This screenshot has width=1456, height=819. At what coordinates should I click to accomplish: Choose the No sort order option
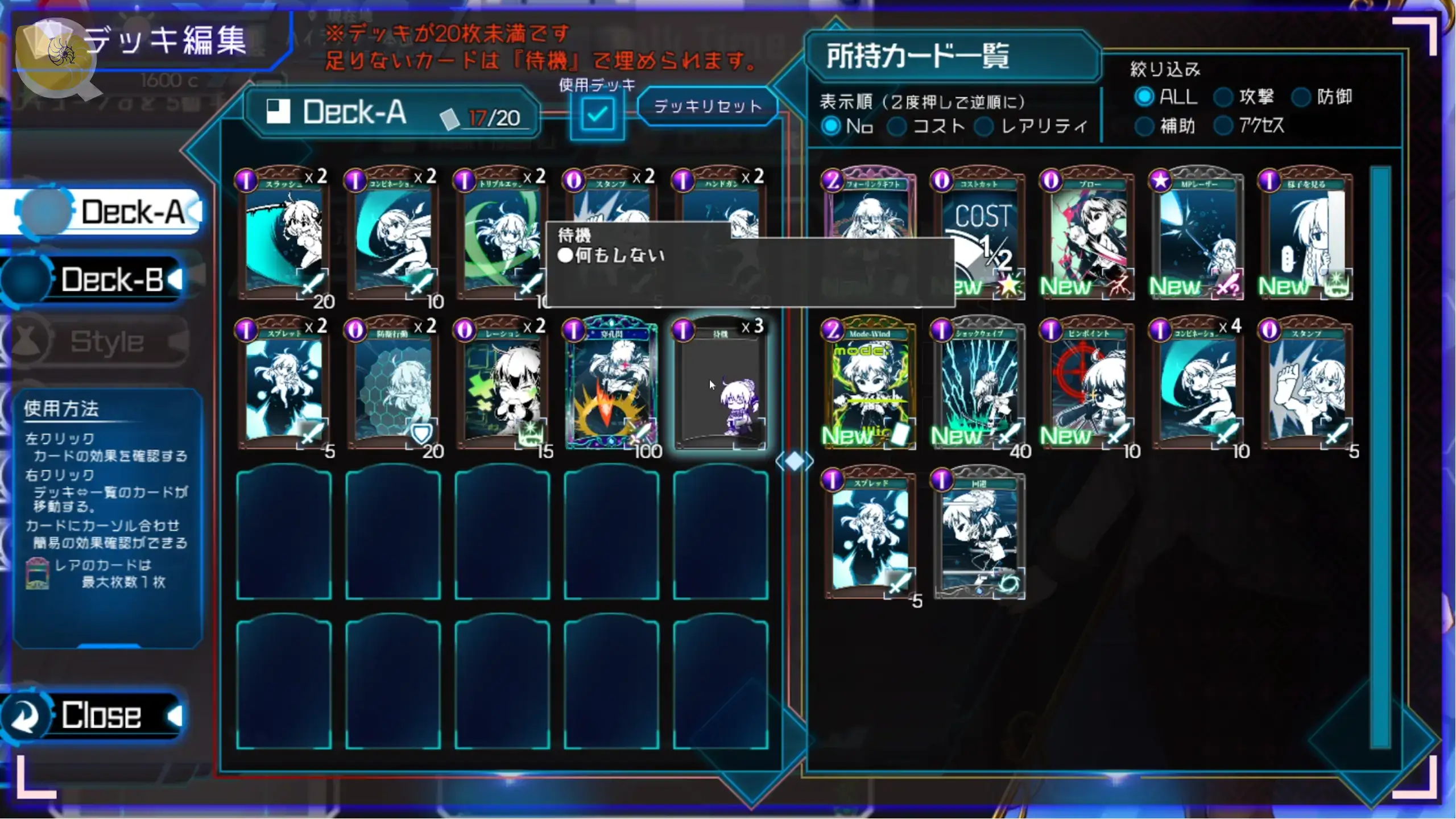831,126
